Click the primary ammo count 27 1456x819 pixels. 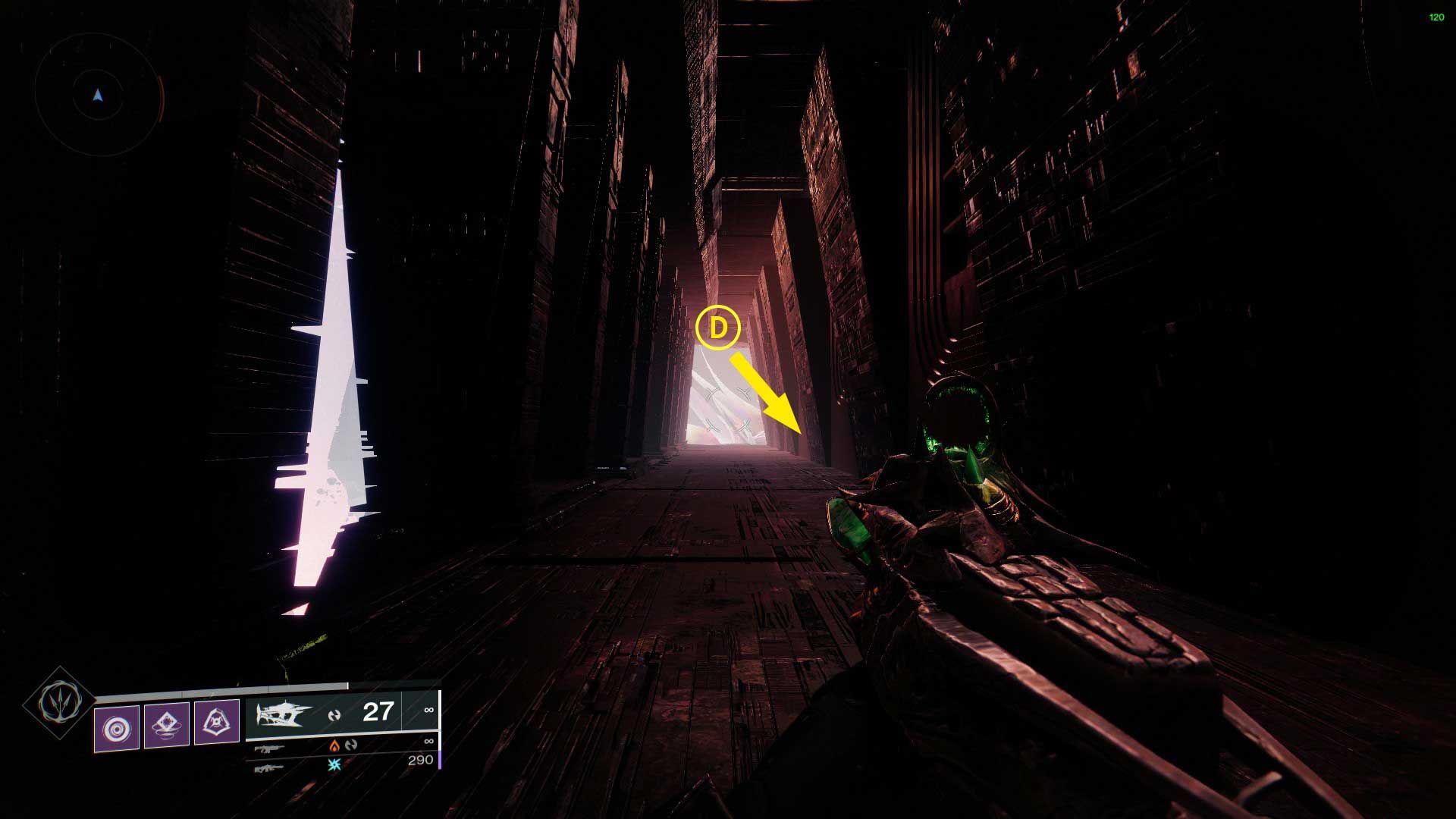pyautogui.click(x=378, y=712)
